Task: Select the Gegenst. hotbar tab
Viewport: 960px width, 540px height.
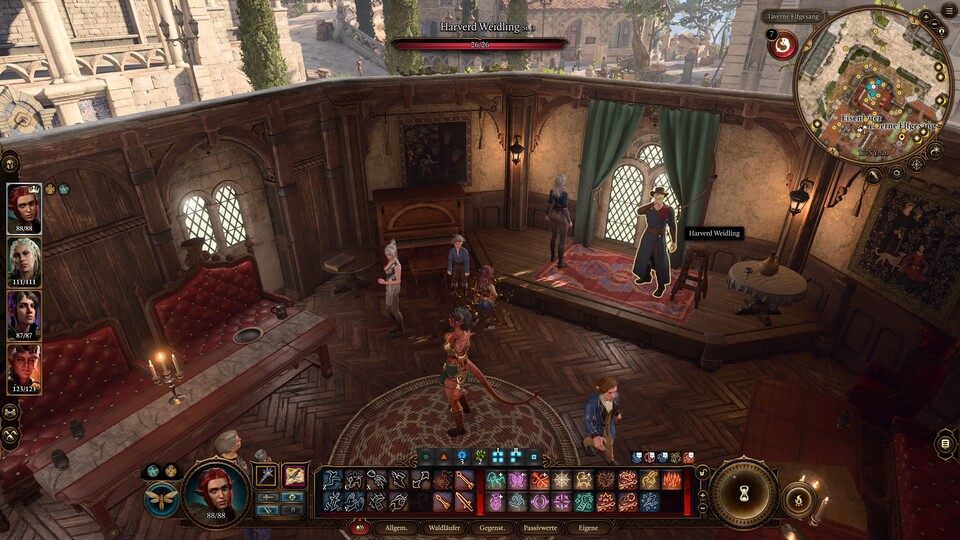Action: tap(492, 528)
